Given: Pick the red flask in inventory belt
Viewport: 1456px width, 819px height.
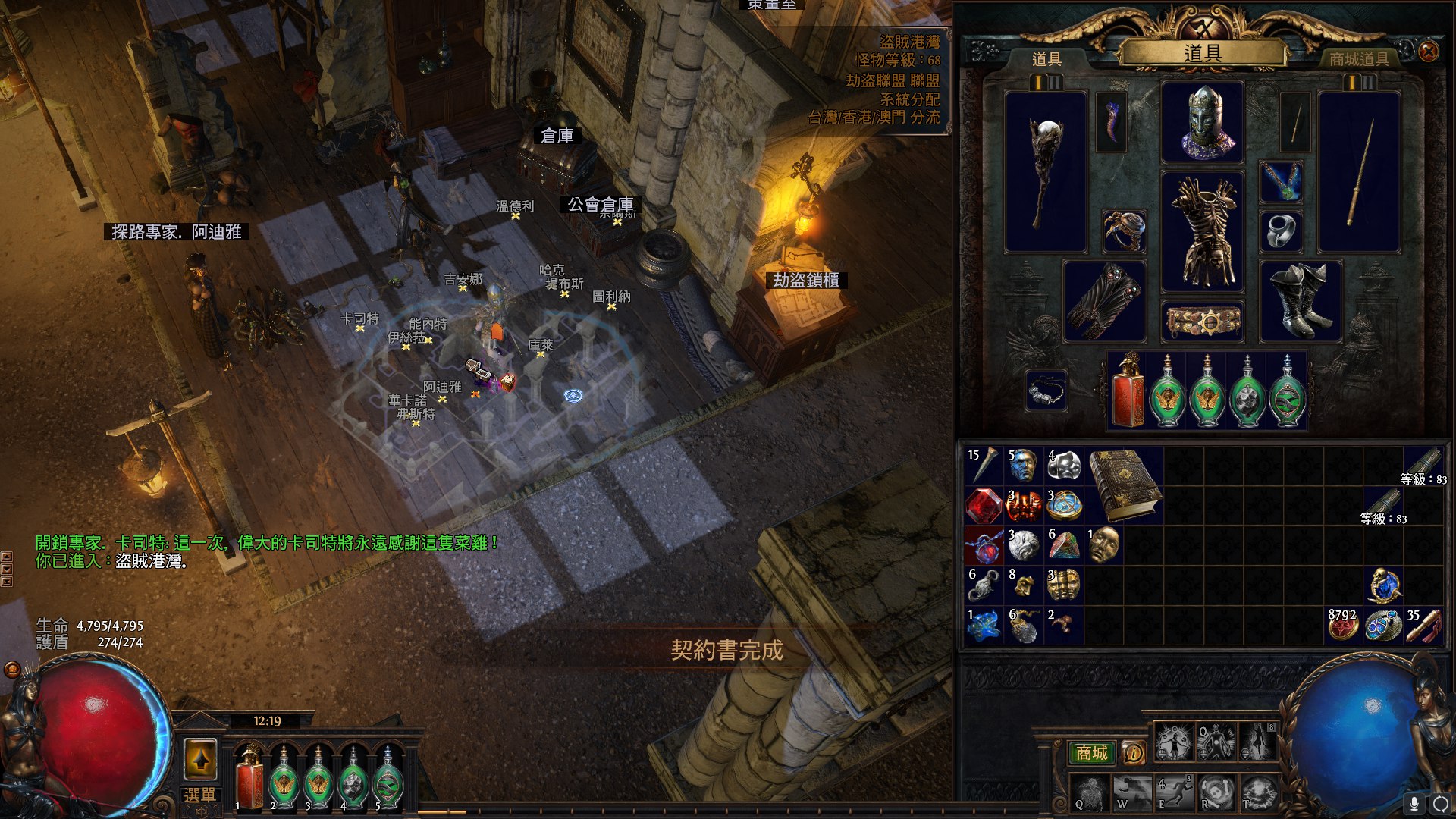Looking at the screenshot, I should coord(1128,392).
